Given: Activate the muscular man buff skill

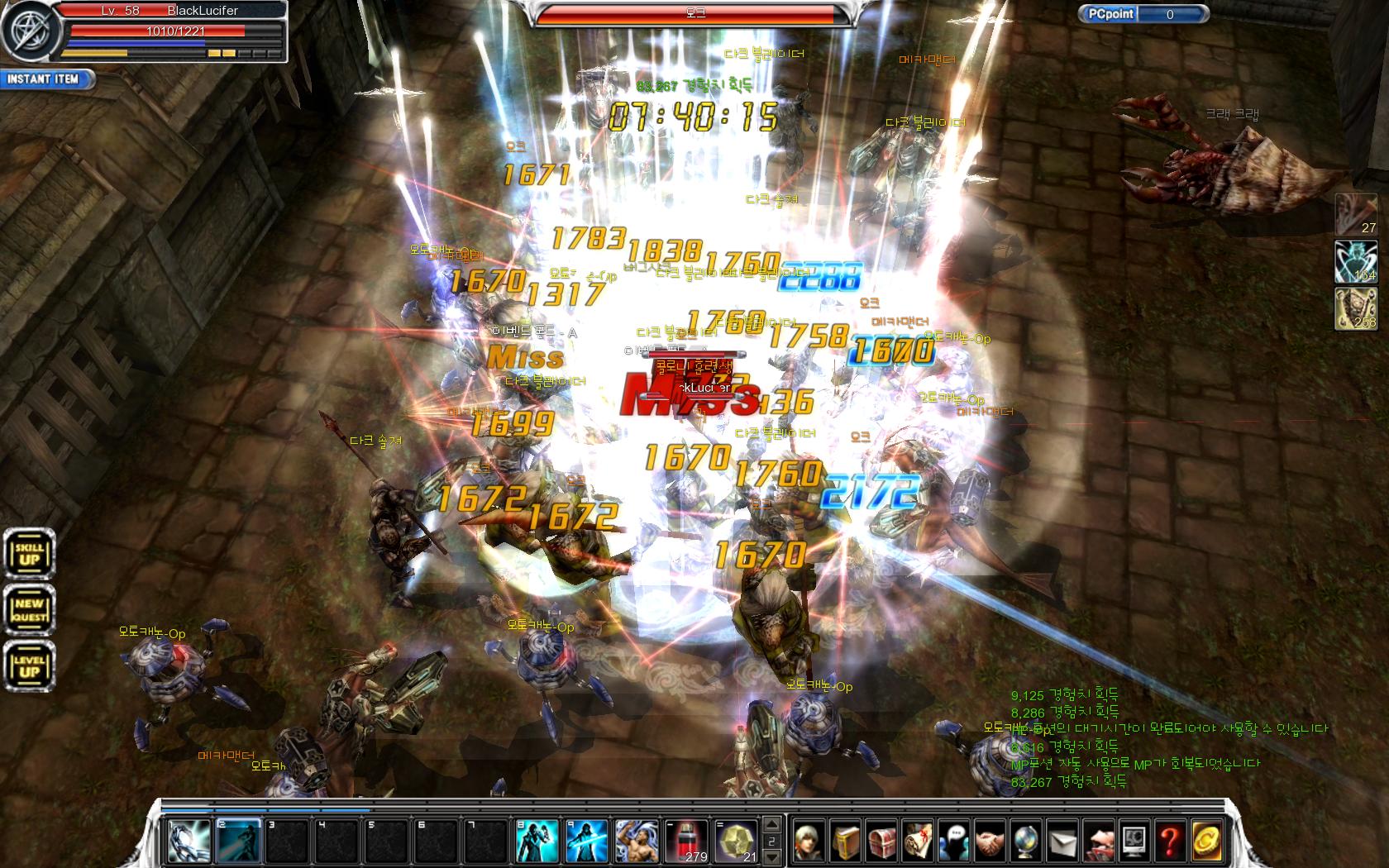Looking at the screenshot, I should pos(637,841).
